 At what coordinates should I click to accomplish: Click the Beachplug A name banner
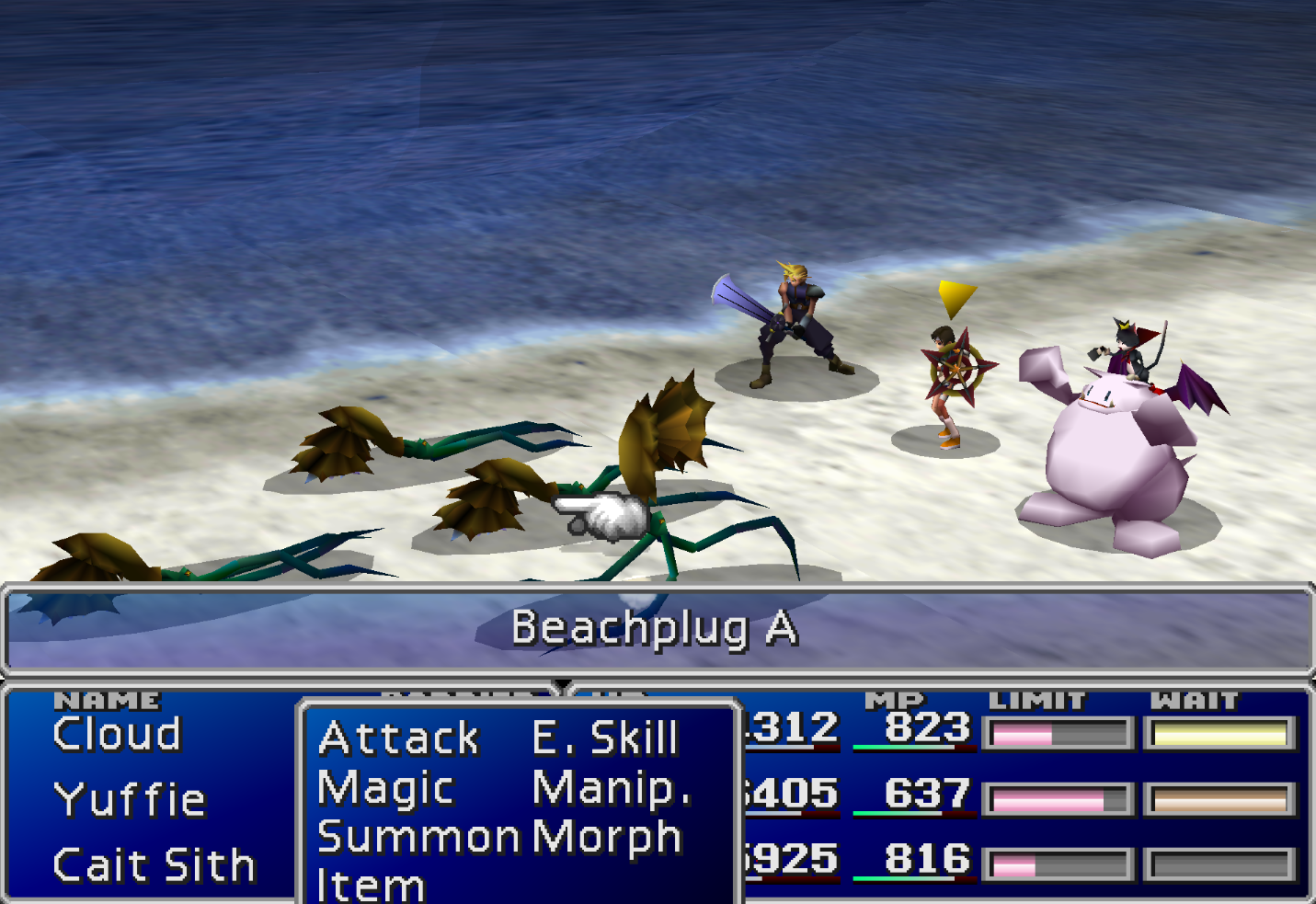(x=657, y=629)
